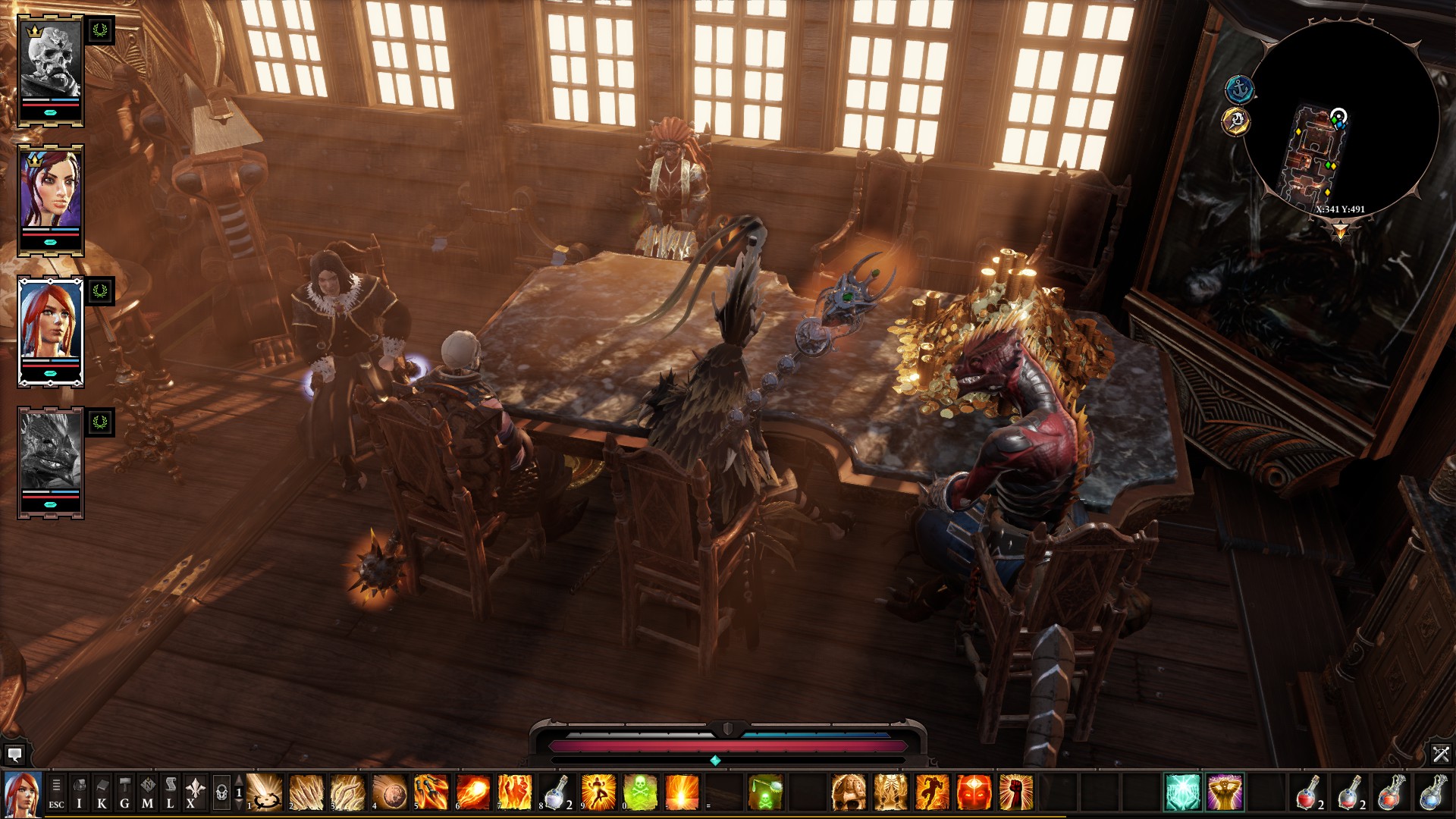The image size is (1456, 819).
Task: Click the golden torch button beside minimap
Action: click(x=1236, y=121)
